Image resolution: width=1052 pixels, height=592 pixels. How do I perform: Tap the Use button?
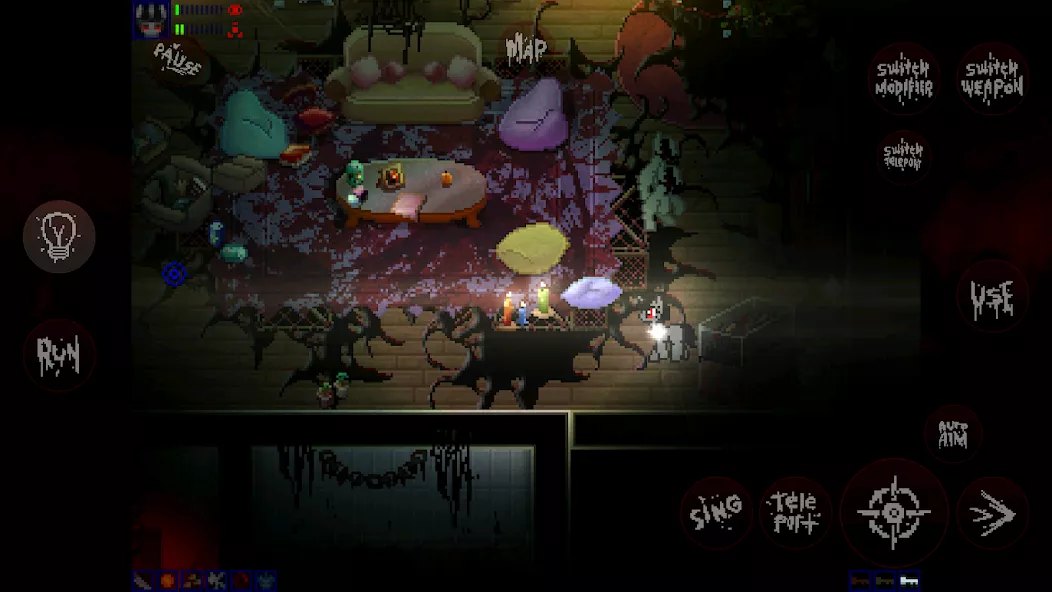click(x=992, y=295)
